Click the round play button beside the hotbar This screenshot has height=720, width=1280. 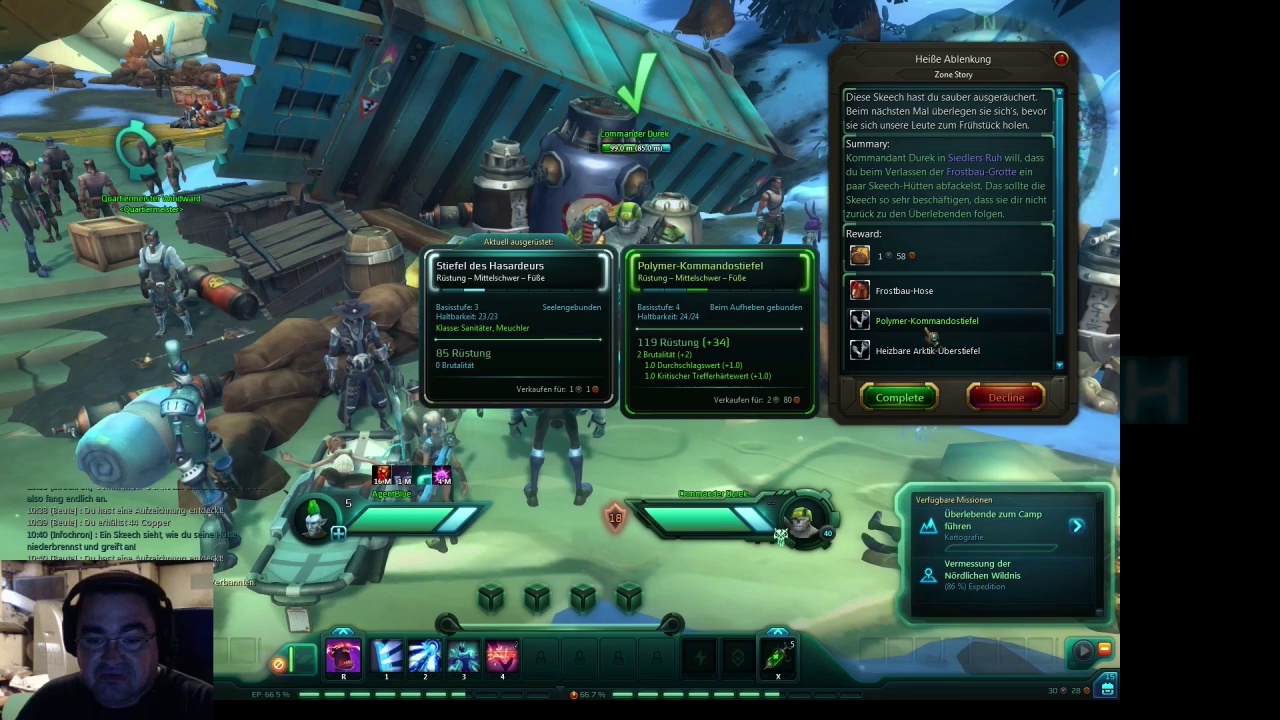click(x=1082, y=652)
